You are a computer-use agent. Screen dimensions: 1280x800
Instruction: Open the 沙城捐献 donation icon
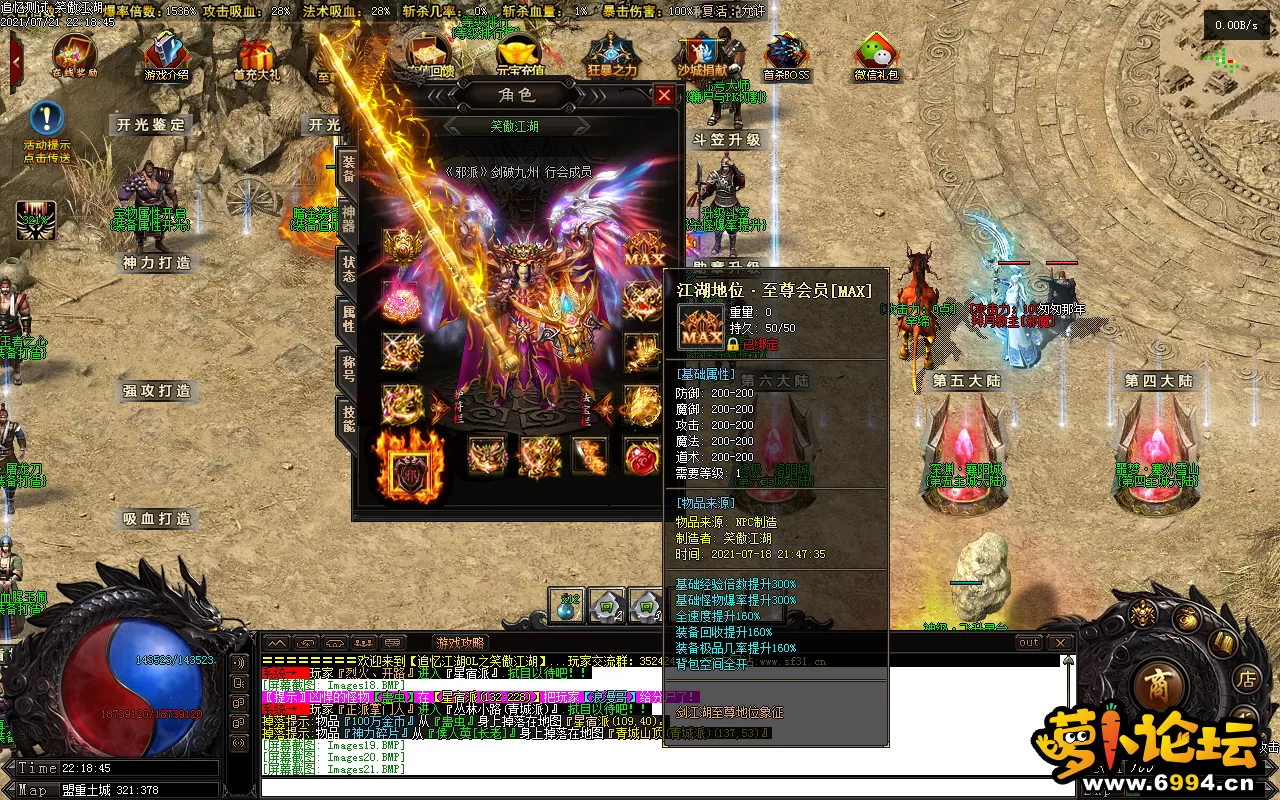click(x=700, y=55)
